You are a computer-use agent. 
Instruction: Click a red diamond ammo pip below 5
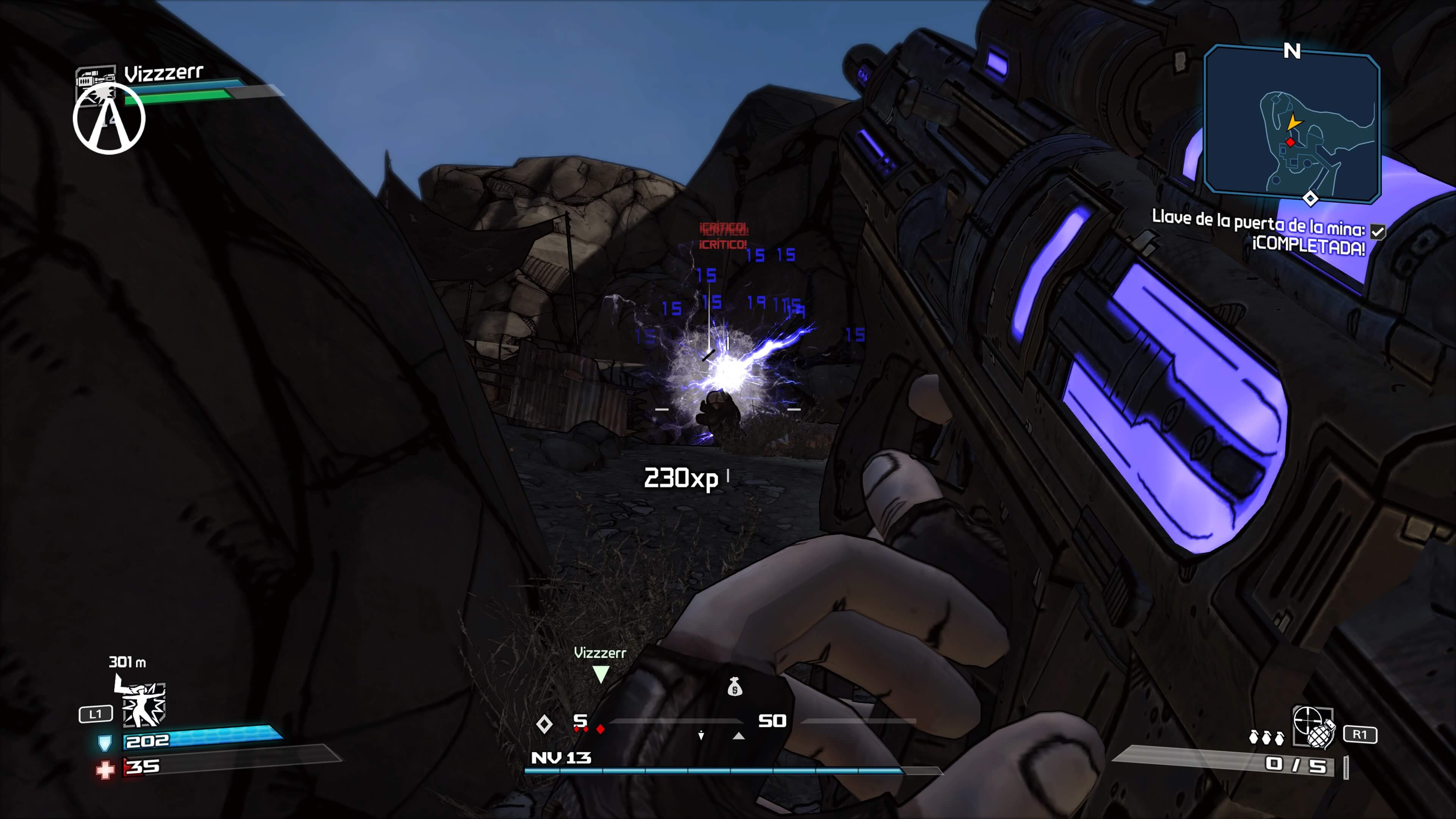pos(600,730)
